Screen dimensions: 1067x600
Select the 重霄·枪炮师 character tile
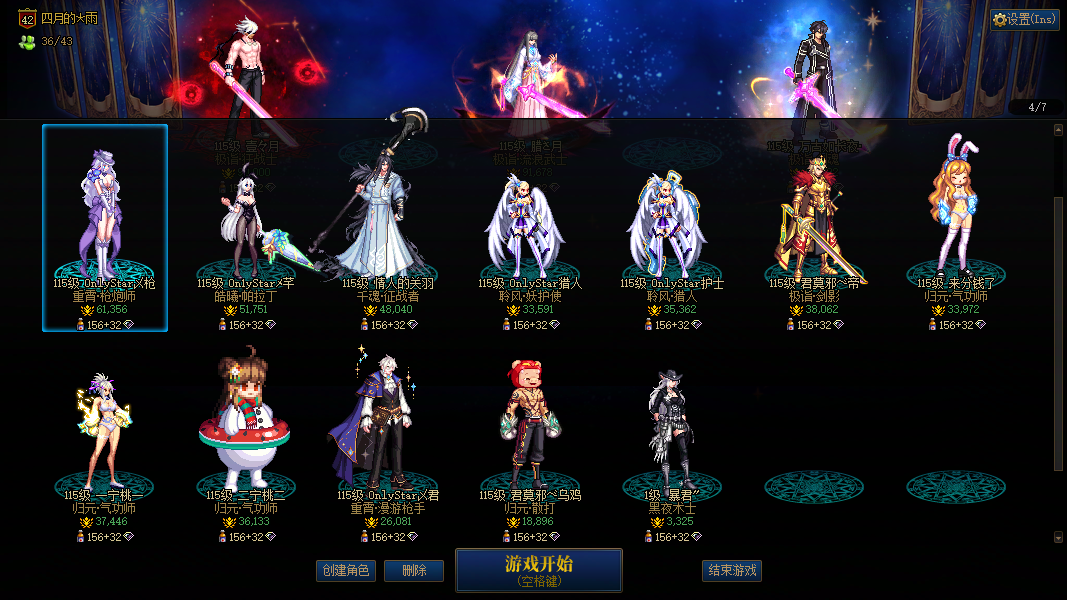coord(105,228)
